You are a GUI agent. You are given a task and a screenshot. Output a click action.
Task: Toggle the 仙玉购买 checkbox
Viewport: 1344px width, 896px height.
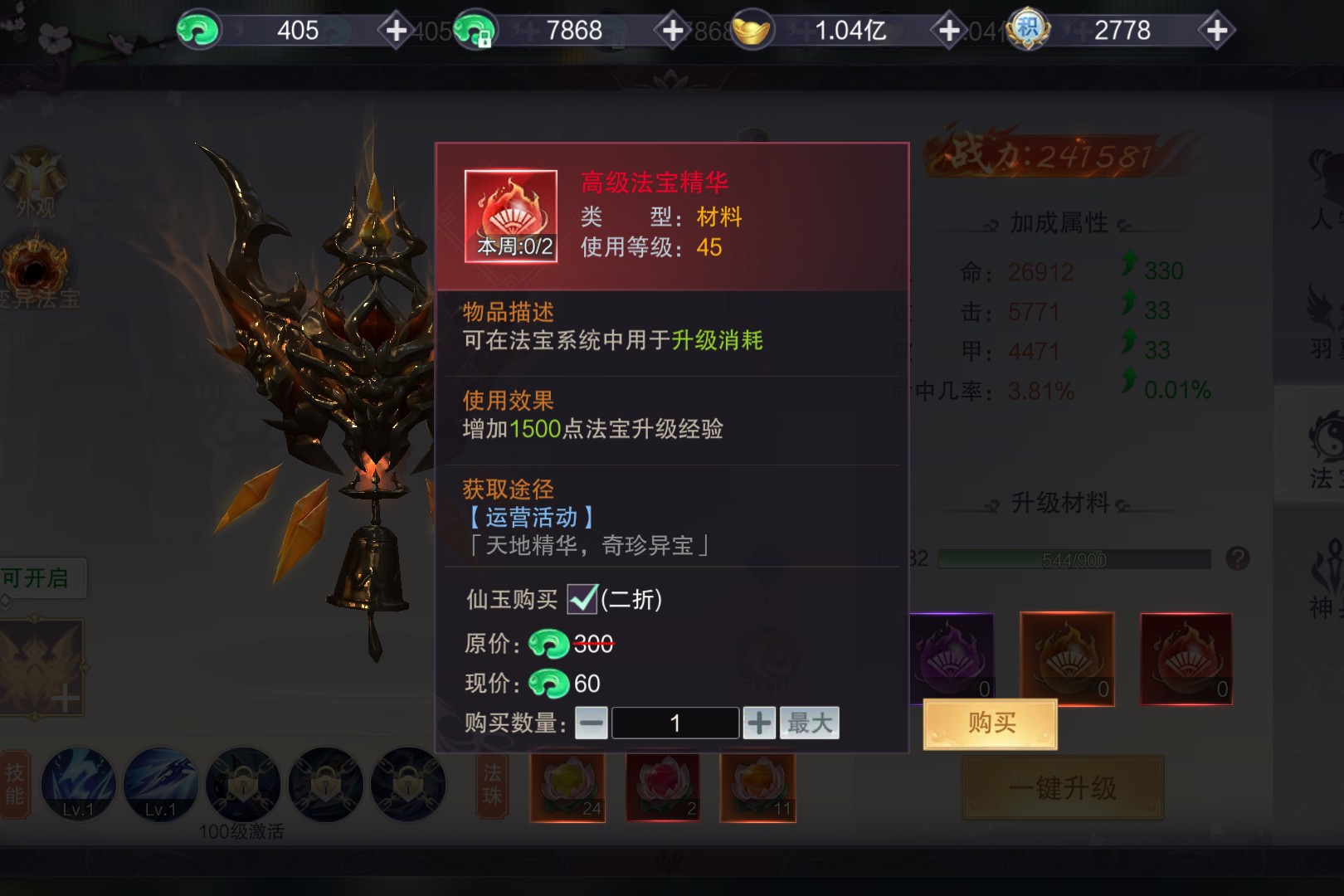(582, 599)
